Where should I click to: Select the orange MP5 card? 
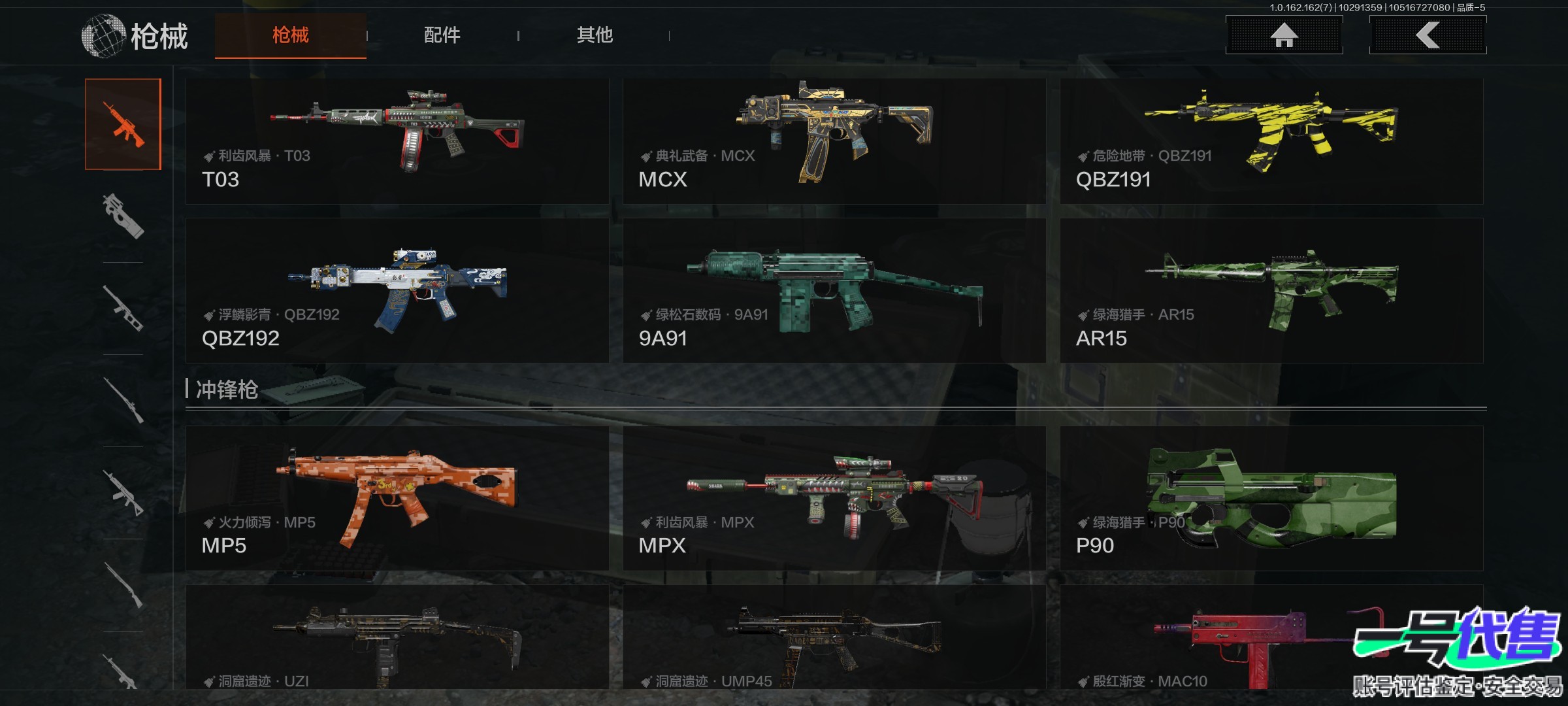397,498
